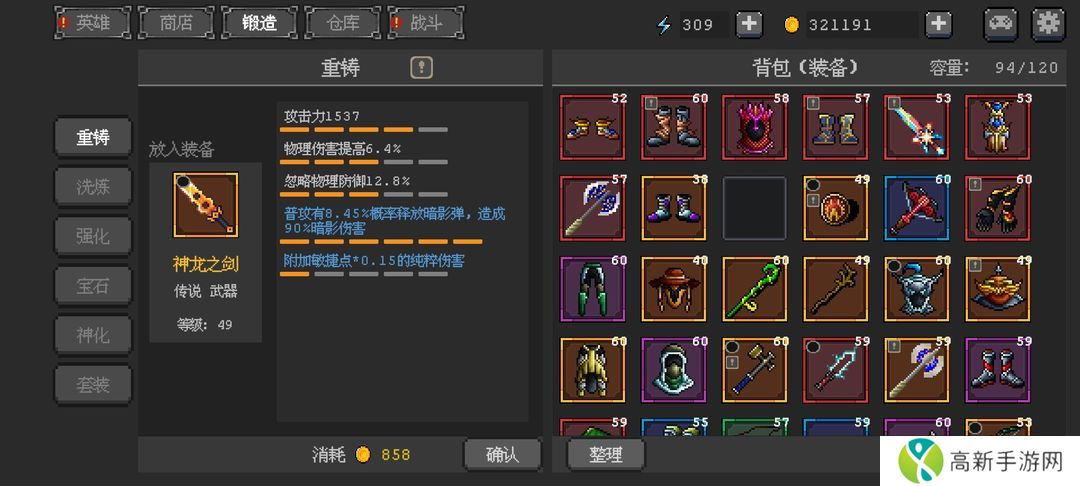Open settings with the gear icon

(x=1048, y=24)
